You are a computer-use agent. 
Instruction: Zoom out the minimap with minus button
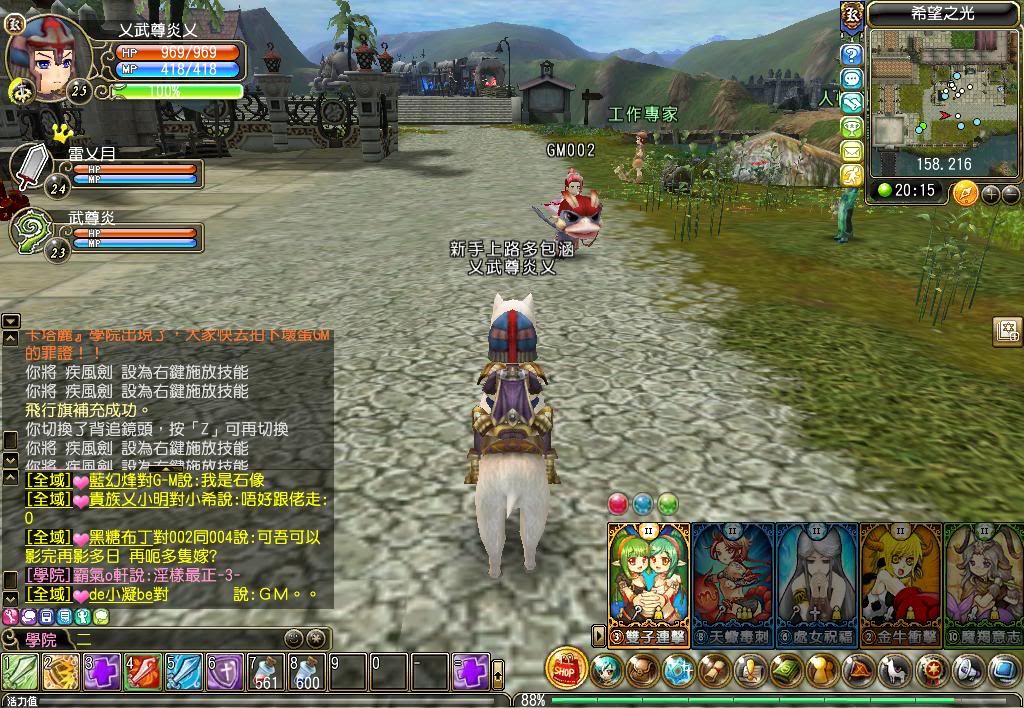pyautogui.click(x=1011, y=194)
